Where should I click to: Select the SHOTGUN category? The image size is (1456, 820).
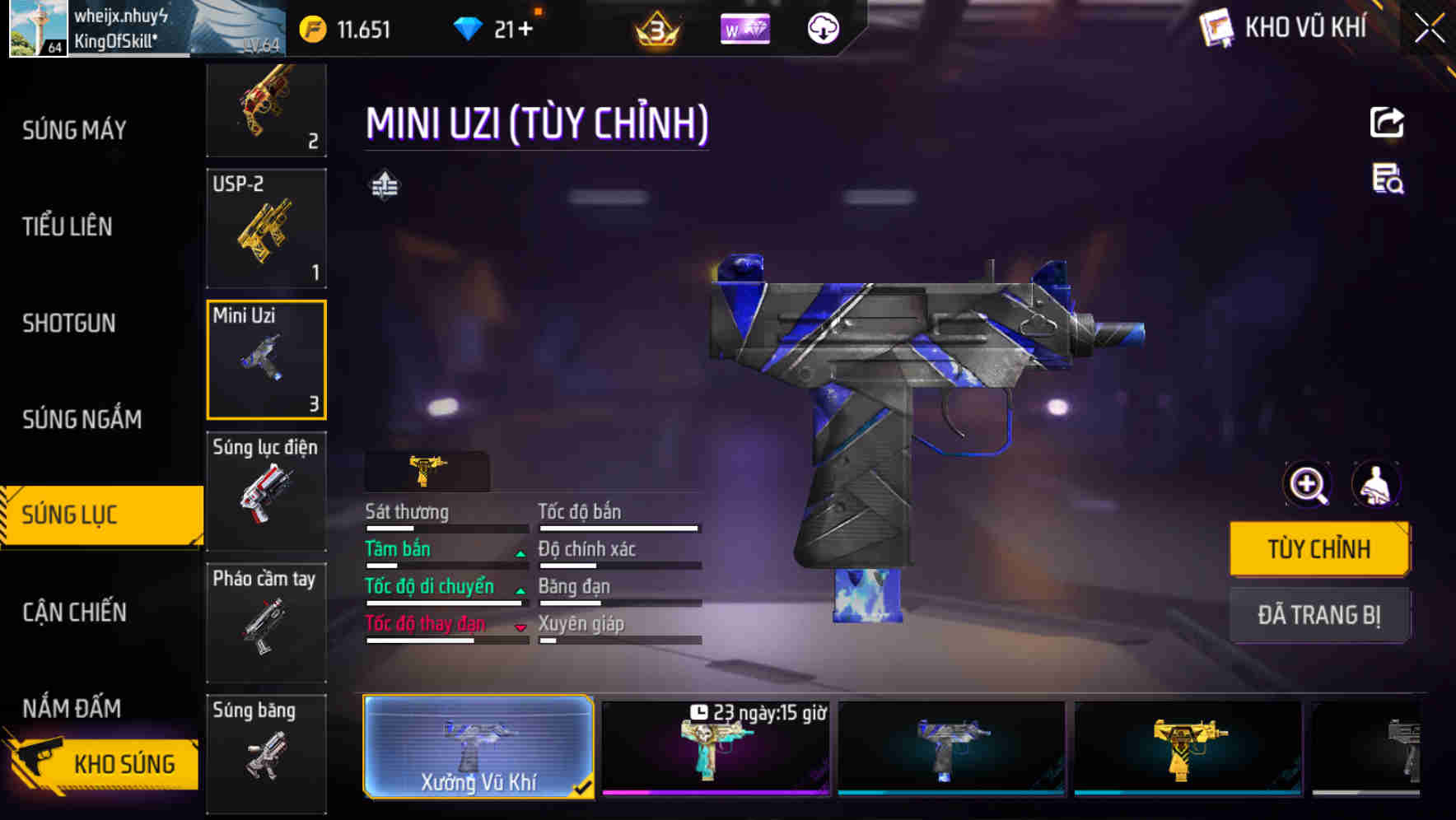[69, 323]
